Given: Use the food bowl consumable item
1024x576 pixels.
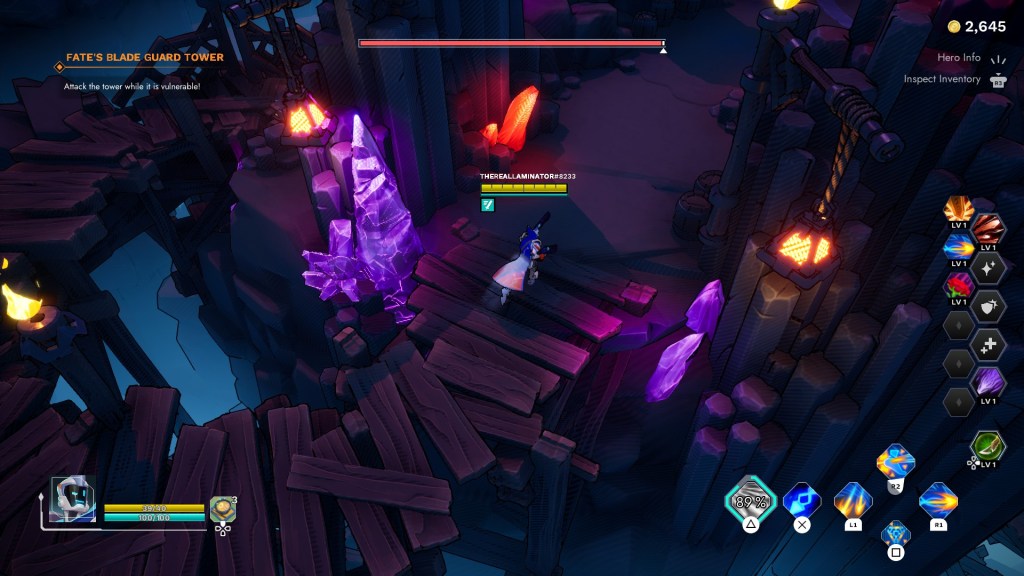Looking at the screenshot, I should 222,509.
